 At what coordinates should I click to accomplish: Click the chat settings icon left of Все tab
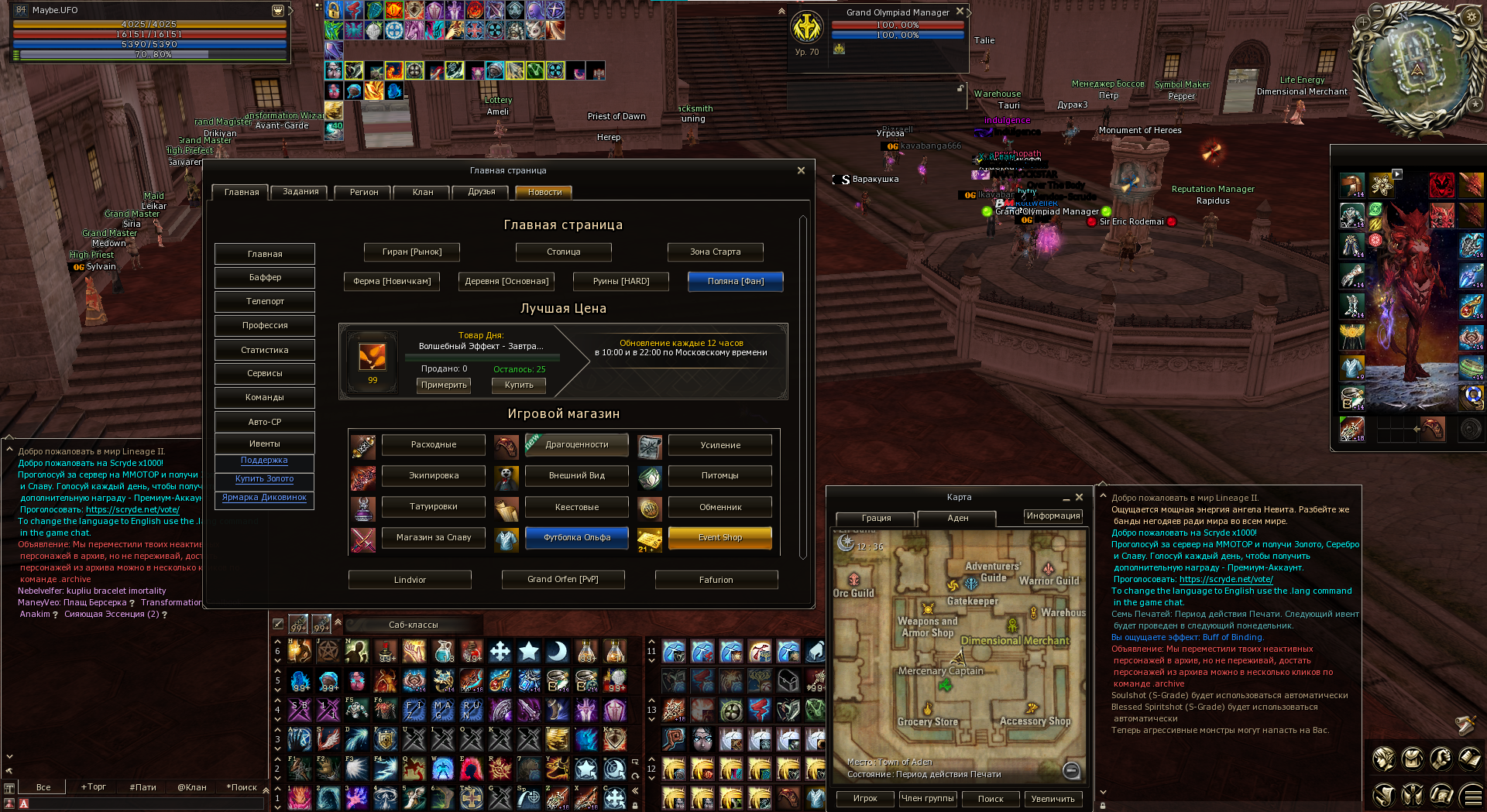(9, 787)
